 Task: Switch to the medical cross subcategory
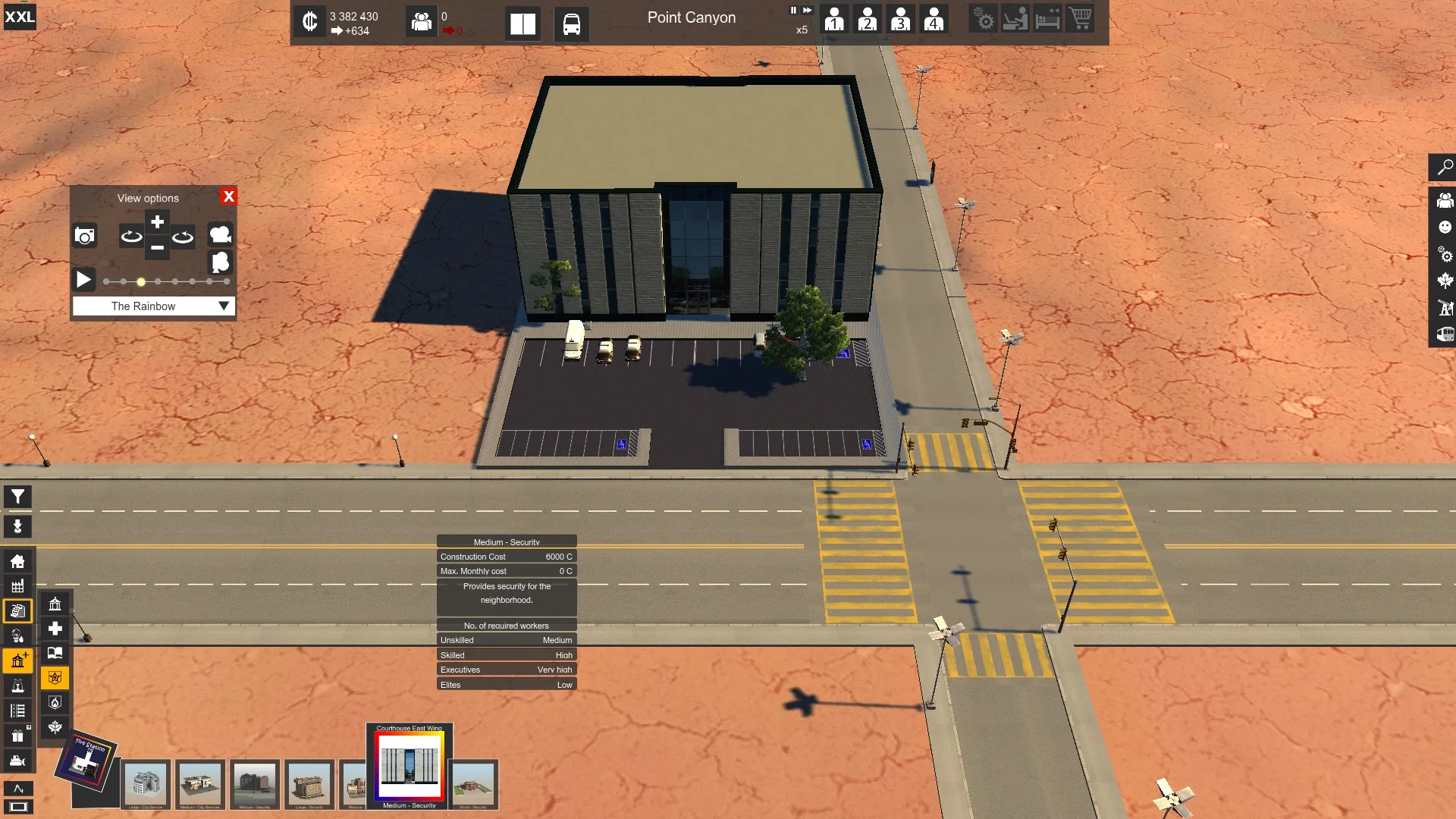(x=55, y=629)
